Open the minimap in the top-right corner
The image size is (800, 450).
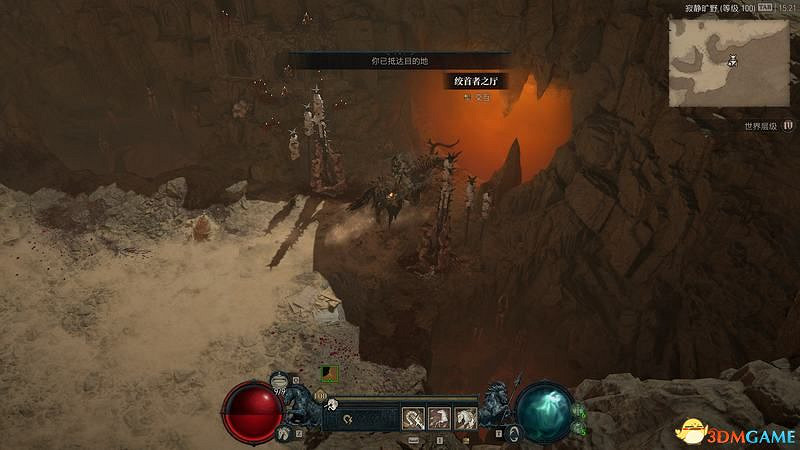728,60
